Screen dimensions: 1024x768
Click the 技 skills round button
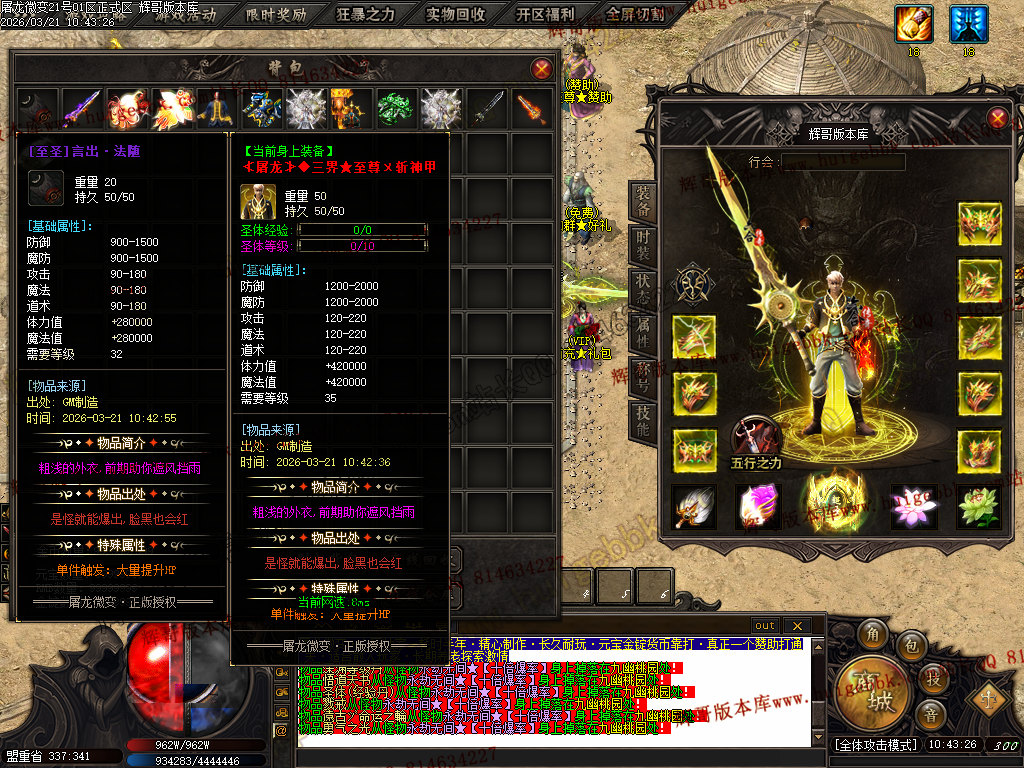932,678
